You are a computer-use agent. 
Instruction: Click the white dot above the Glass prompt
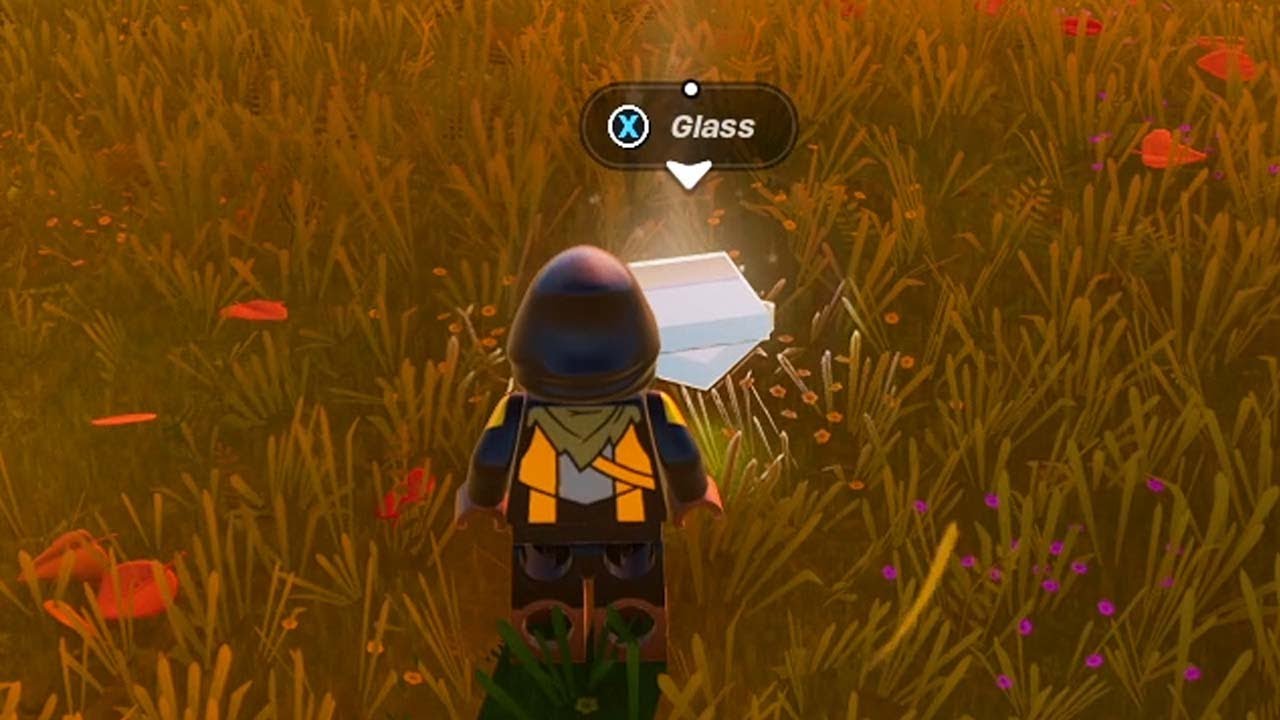(690, 88)
